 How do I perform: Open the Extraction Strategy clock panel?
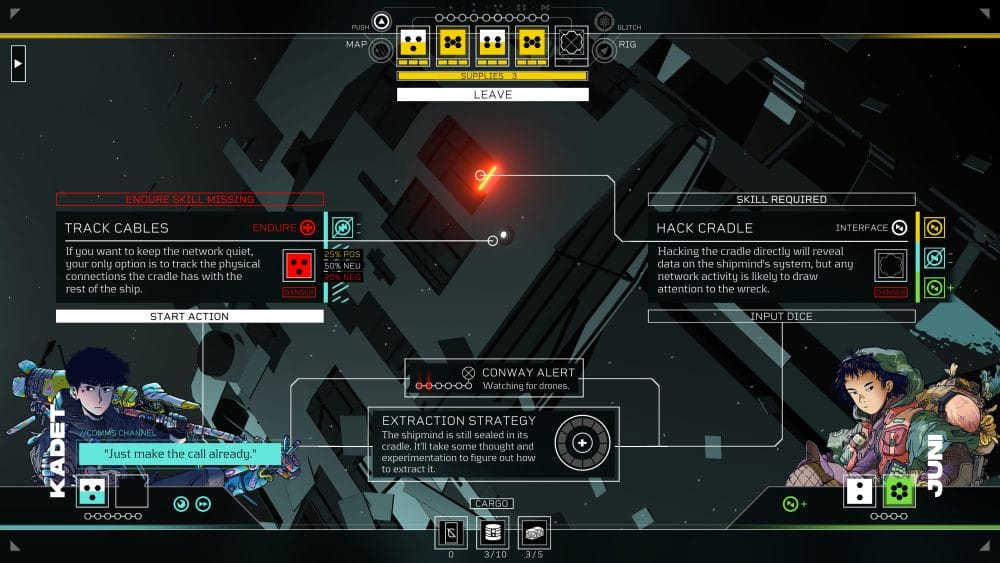pos(494,443)
